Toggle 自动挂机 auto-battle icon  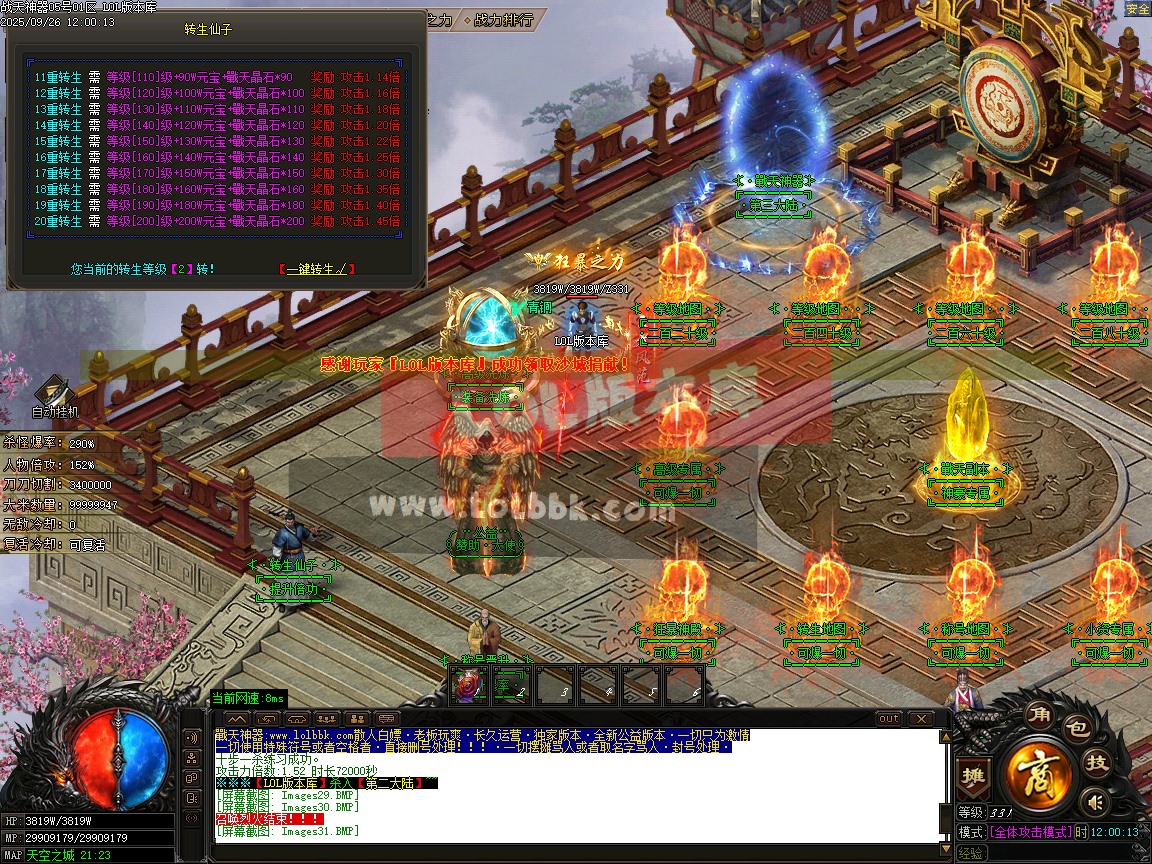click(54, 396)
